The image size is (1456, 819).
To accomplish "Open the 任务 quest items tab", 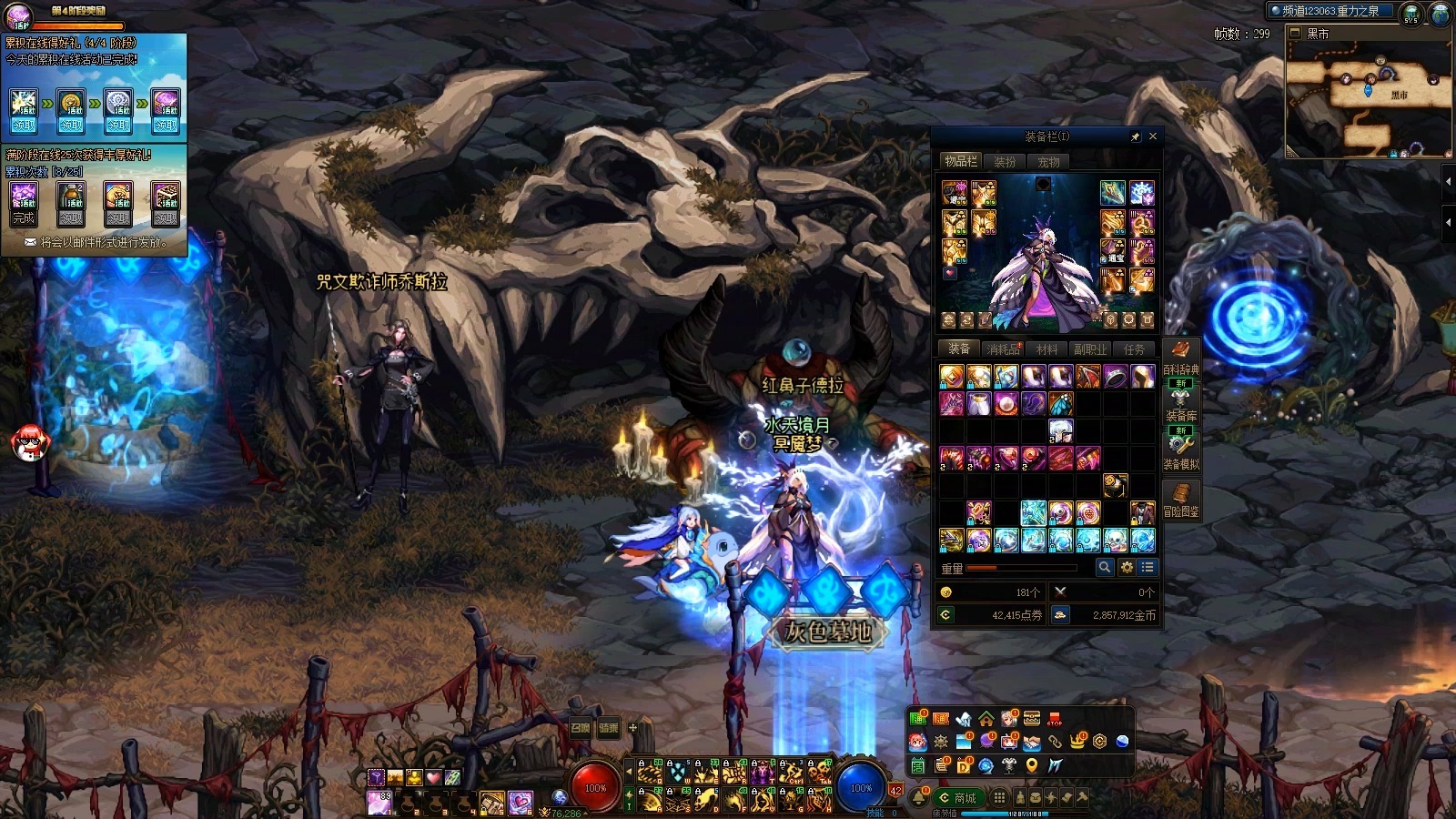I will [x=1134, y=349].
